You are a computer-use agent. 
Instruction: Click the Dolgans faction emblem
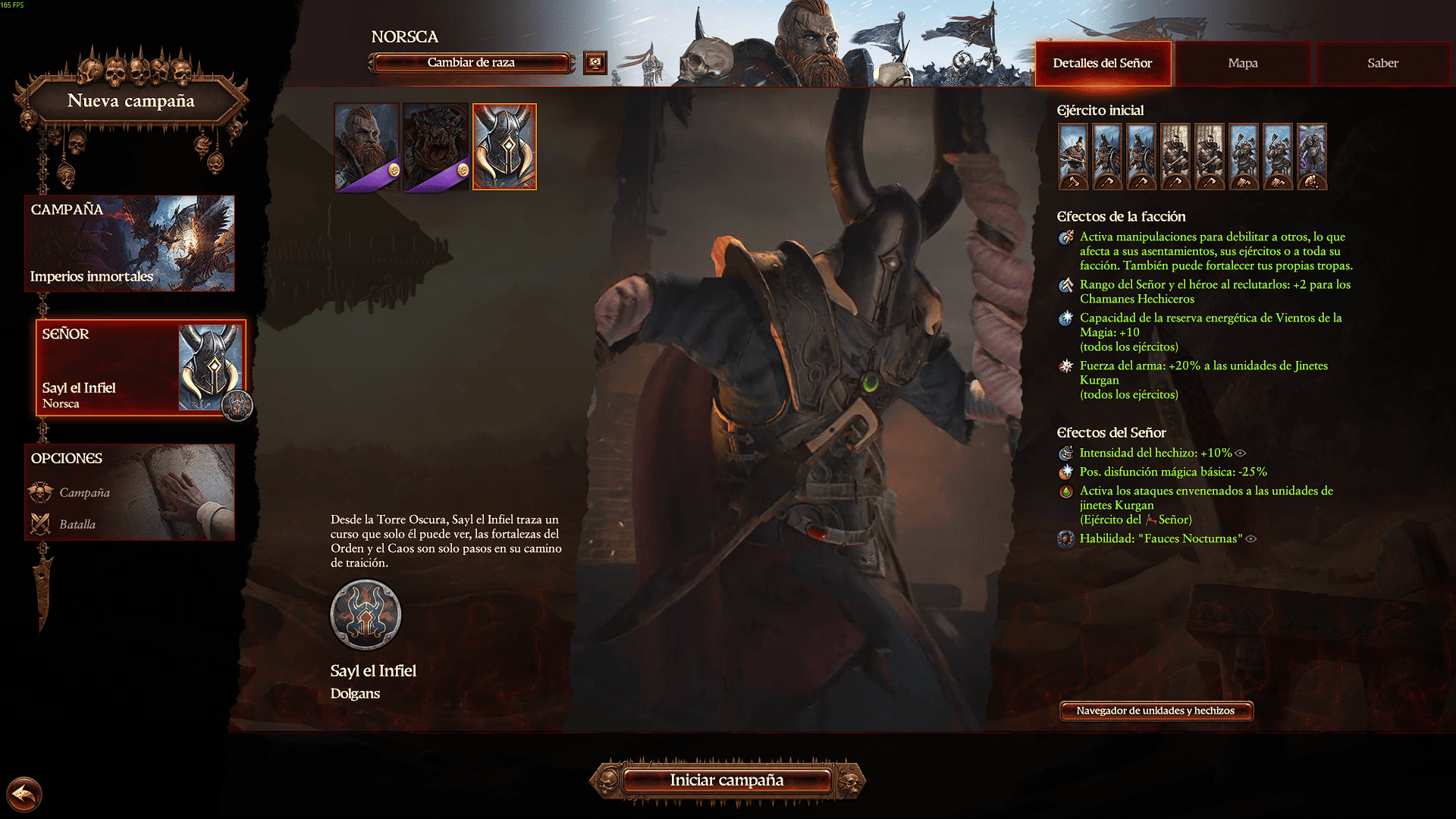366,615
